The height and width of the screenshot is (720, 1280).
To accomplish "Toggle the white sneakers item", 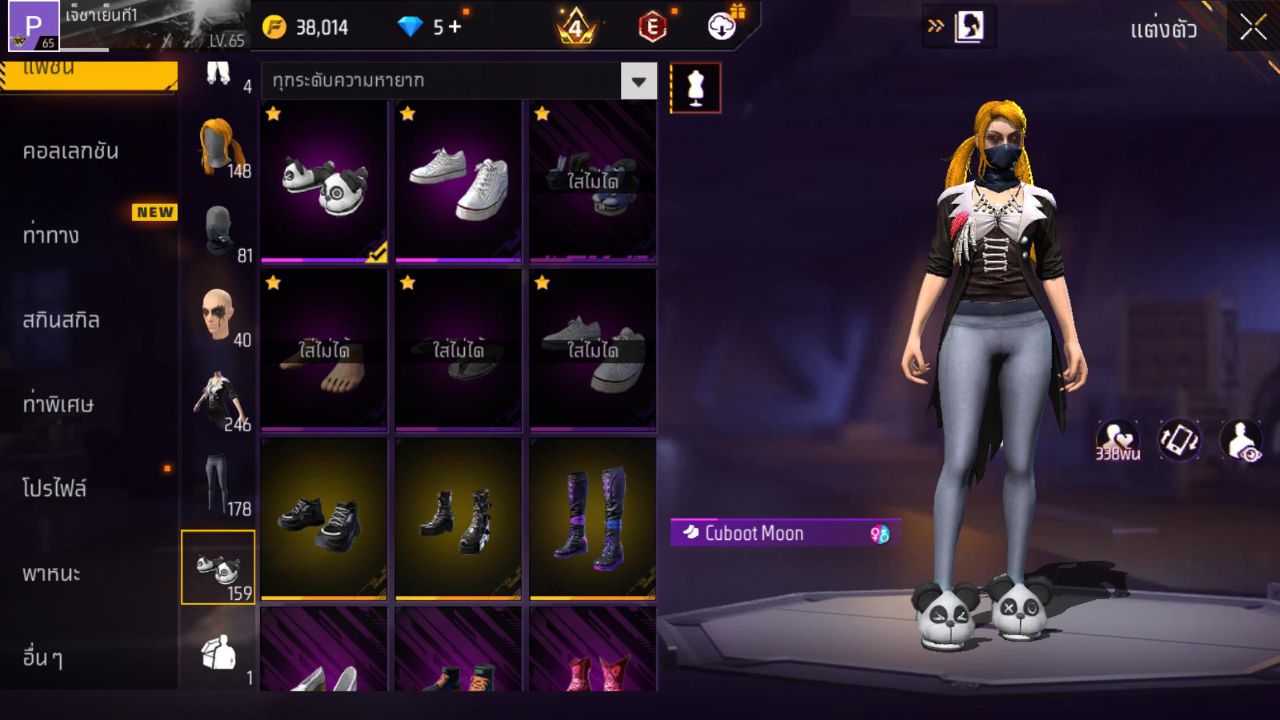I will (457, 180).
